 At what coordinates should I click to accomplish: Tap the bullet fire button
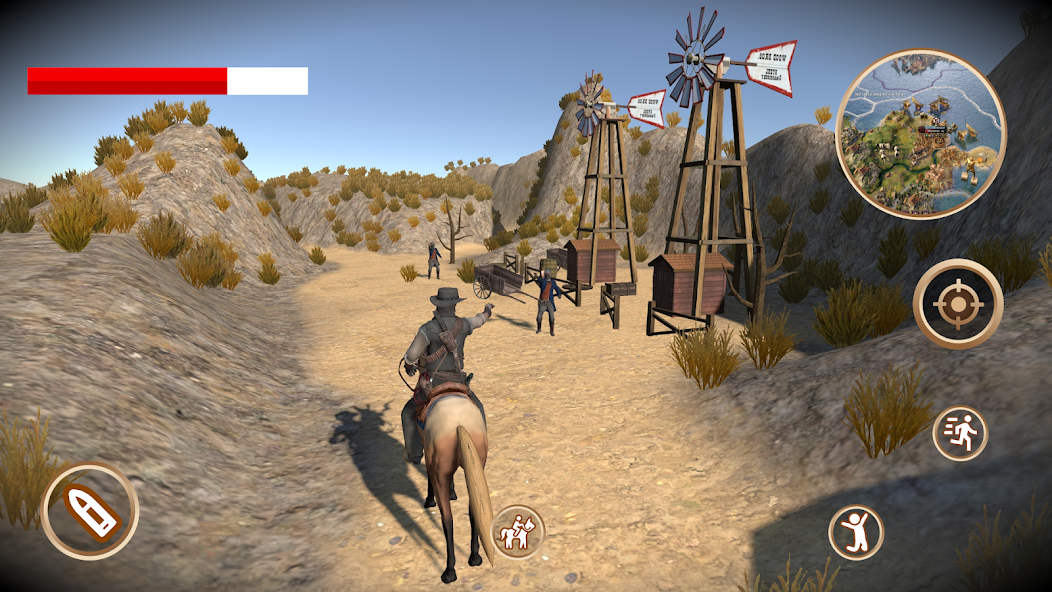tap(90, 511)
